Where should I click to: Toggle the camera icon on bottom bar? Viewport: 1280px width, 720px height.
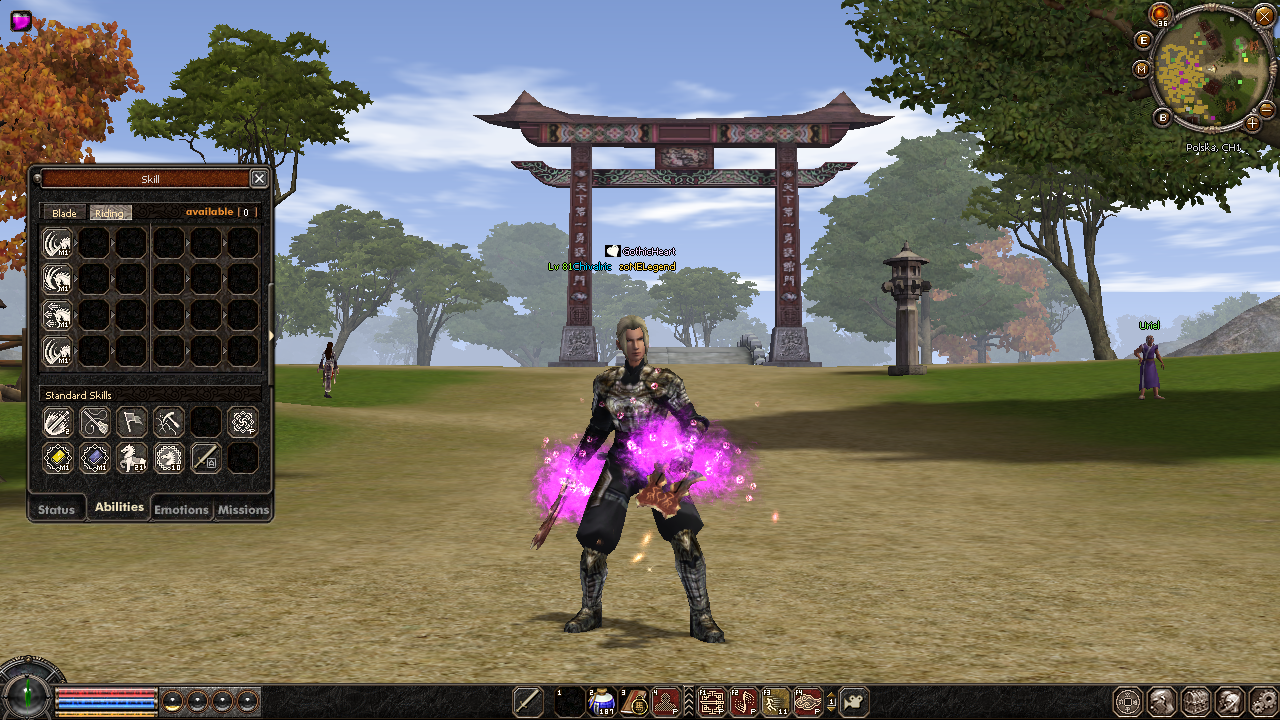(x=854, y=702)
